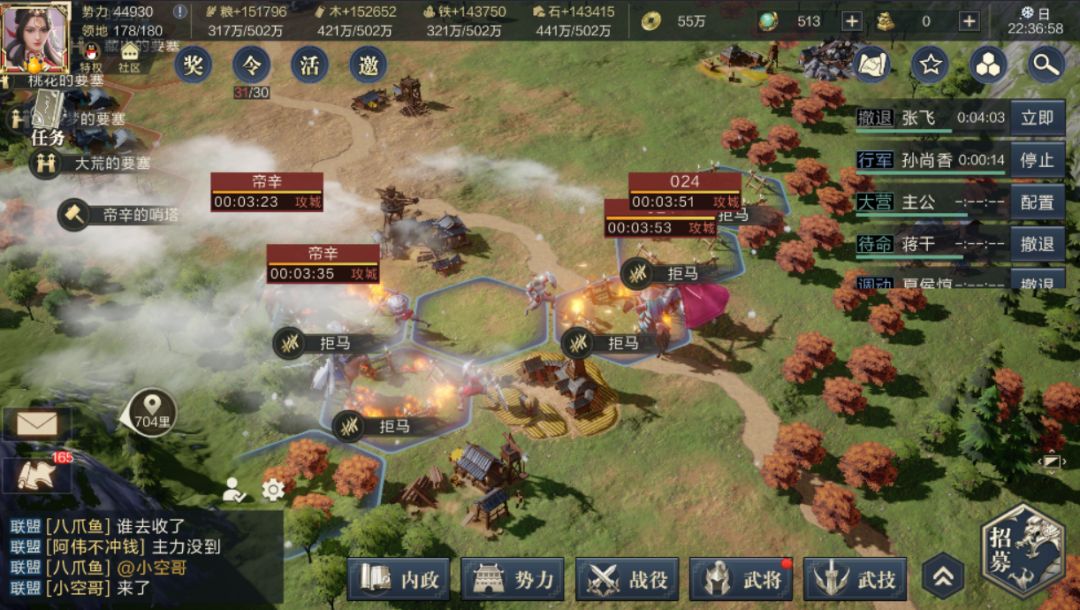Open the 战役 campaign menu
This screenshot has width=1080, height=610.
tap(627, 579)
